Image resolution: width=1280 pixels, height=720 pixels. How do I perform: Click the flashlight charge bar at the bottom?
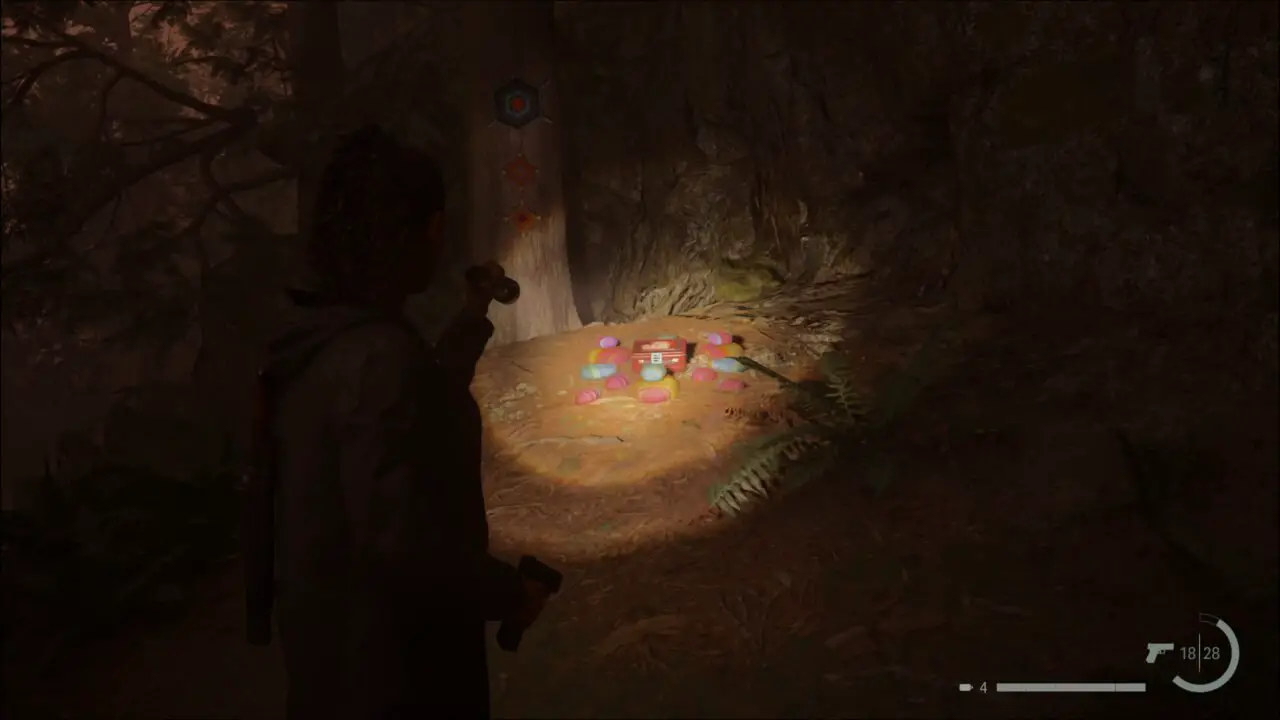(x=1070, y=687)
